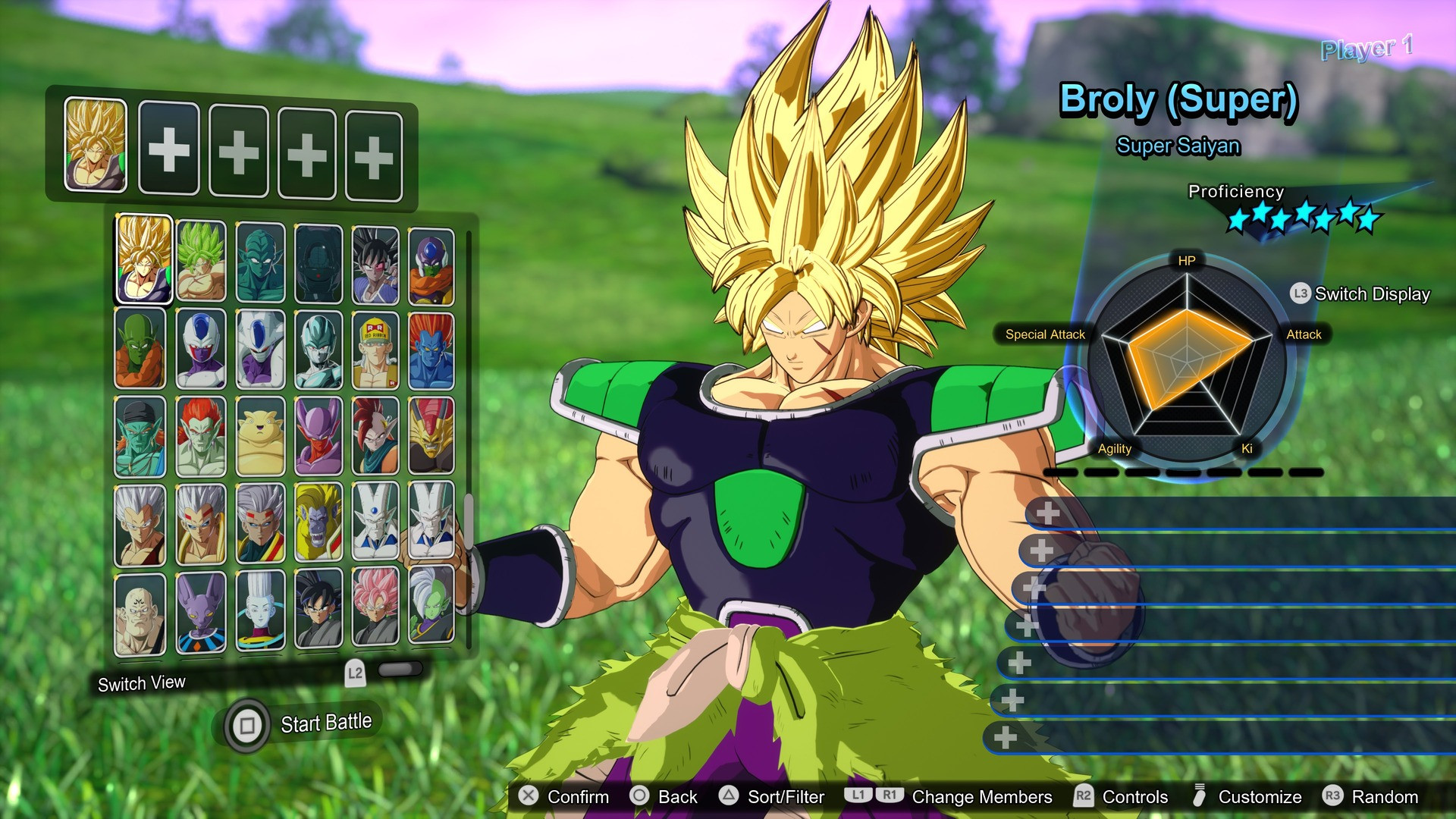Click the Triangle Sort/Filter icon

tap(730, 797)
